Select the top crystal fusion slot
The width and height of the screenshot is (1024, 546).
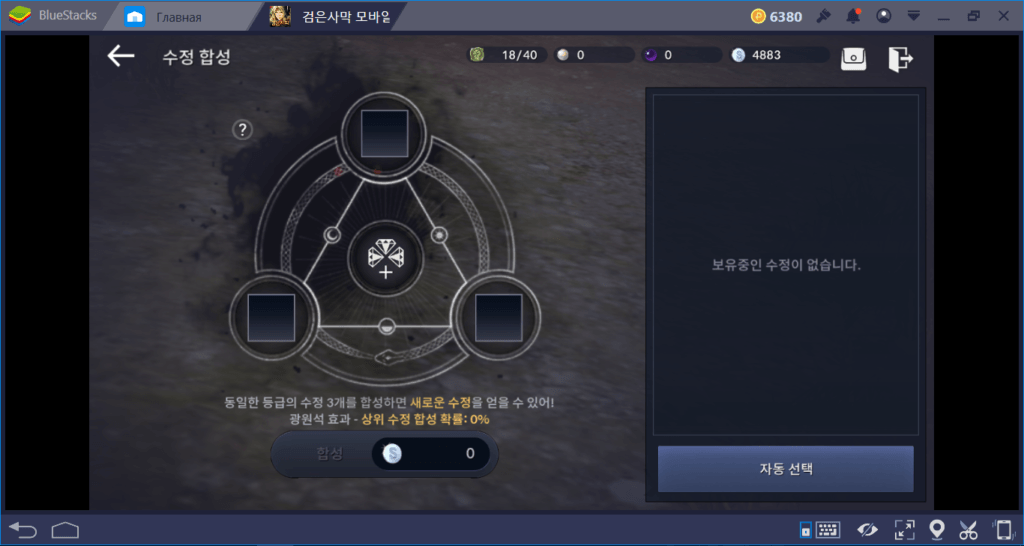click(x=384, y=131)
